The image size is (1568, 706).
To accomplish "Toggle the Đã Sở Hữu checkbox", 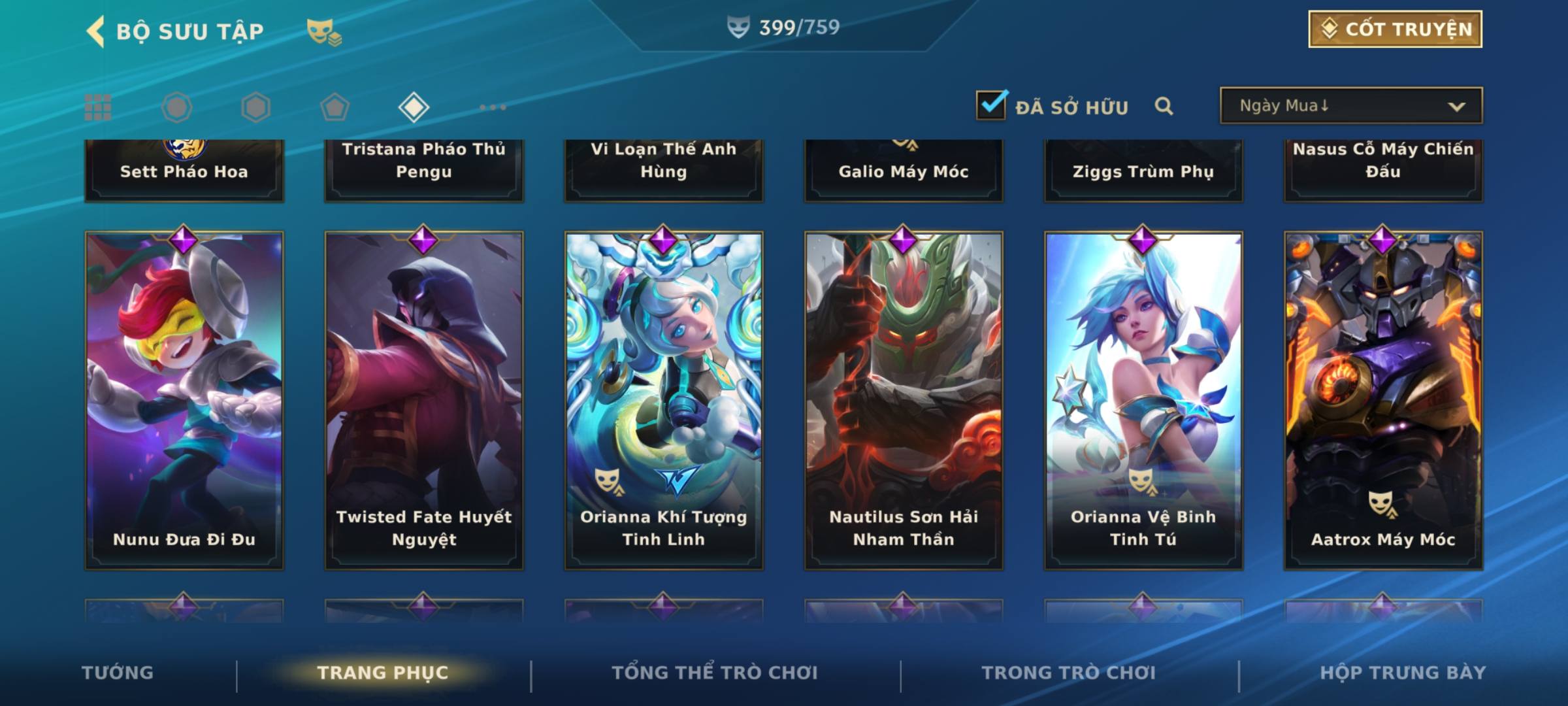I will tap(990, 105).
